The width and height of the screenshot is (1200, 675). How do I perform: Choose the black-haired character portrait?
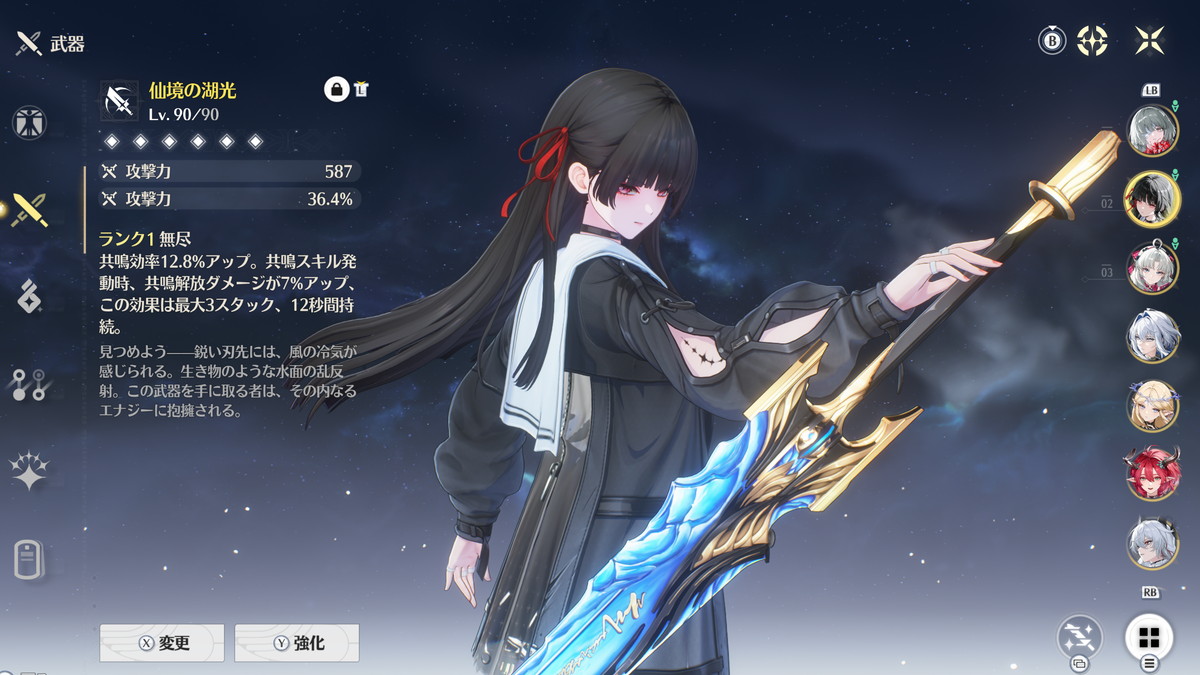pos(1152,199)
